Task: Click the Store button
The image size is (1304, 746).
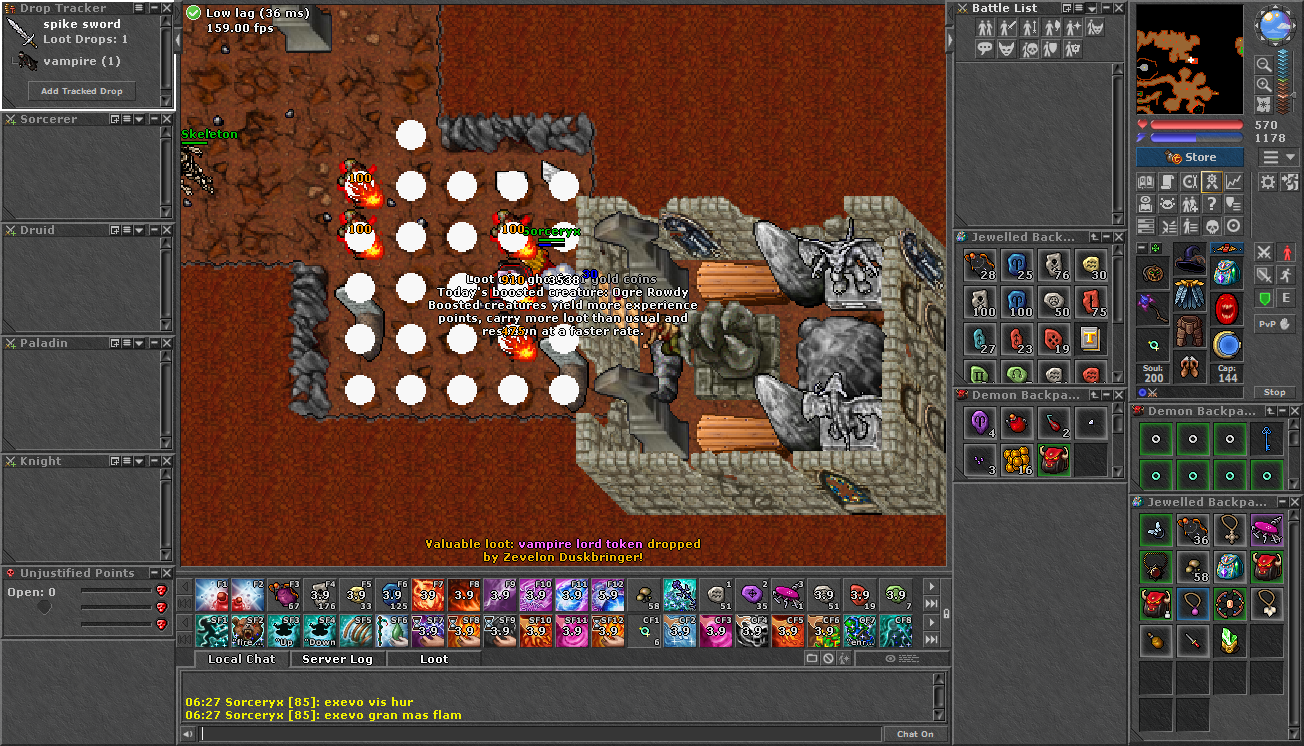Action: click(x=1189, y=156)
